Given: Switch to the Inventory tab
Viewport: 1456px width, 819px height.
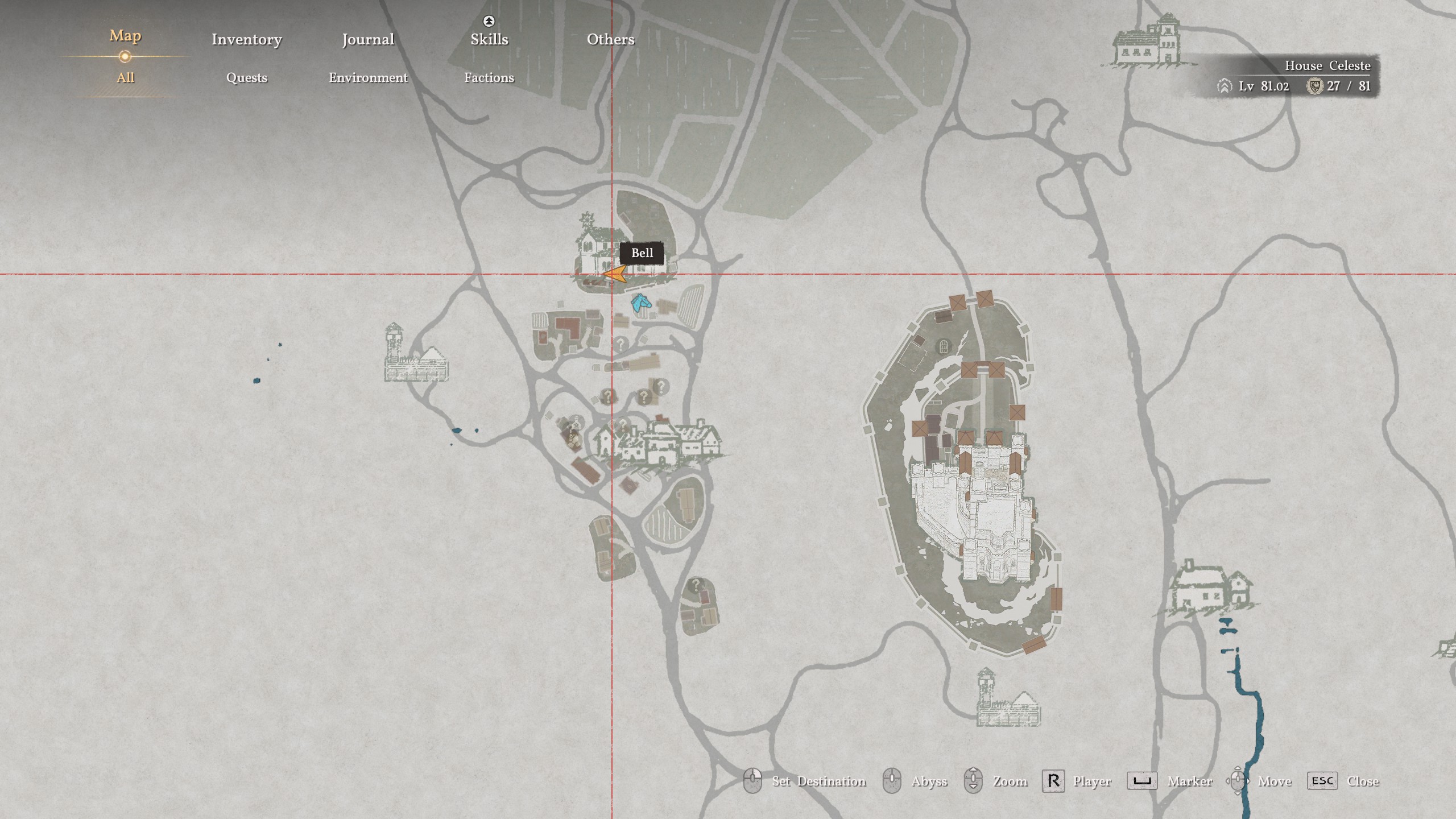Looking at the screenshot, I should pos(246,39).
